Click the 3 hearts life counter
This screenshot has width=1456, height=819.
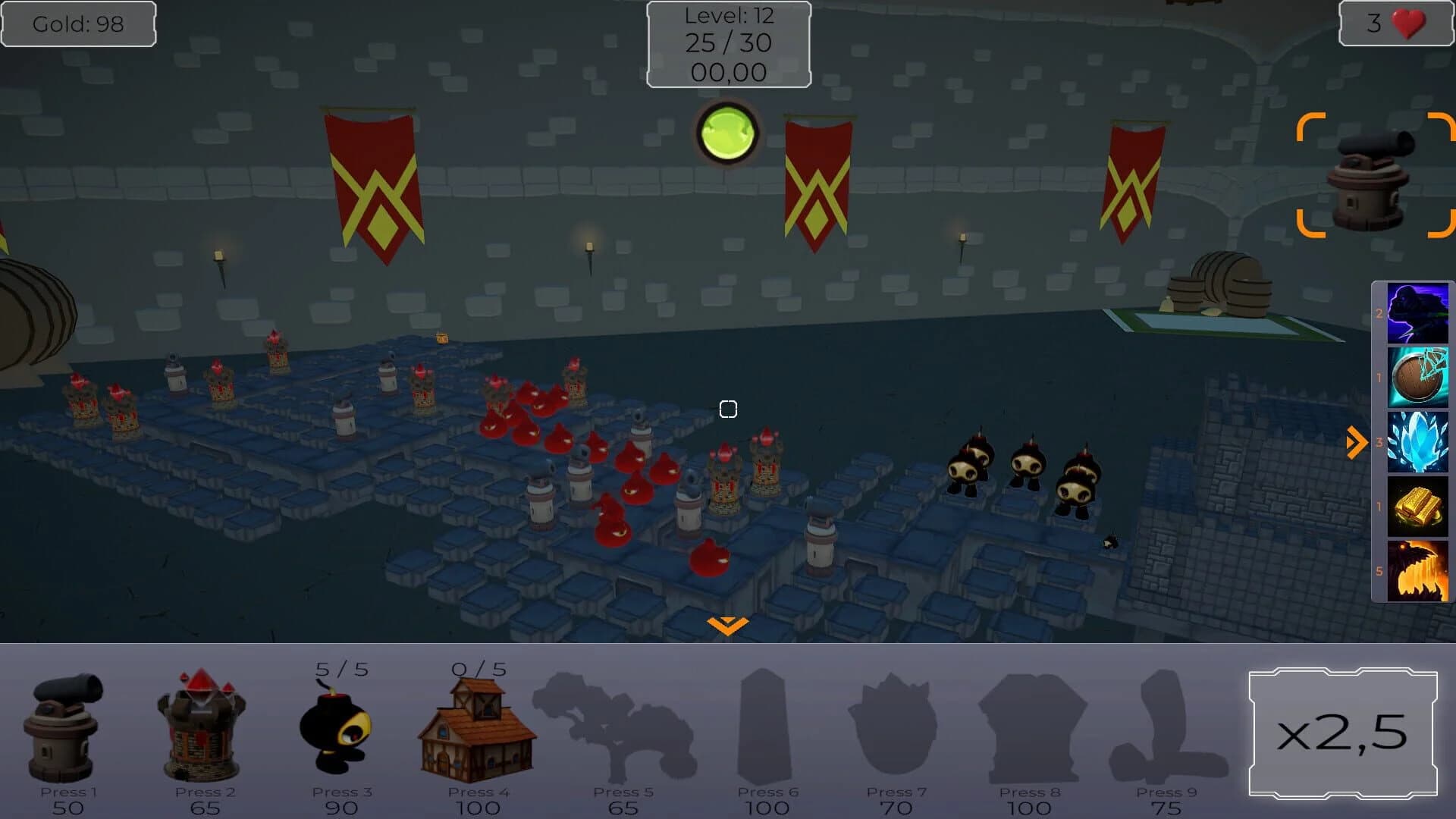1394,24
